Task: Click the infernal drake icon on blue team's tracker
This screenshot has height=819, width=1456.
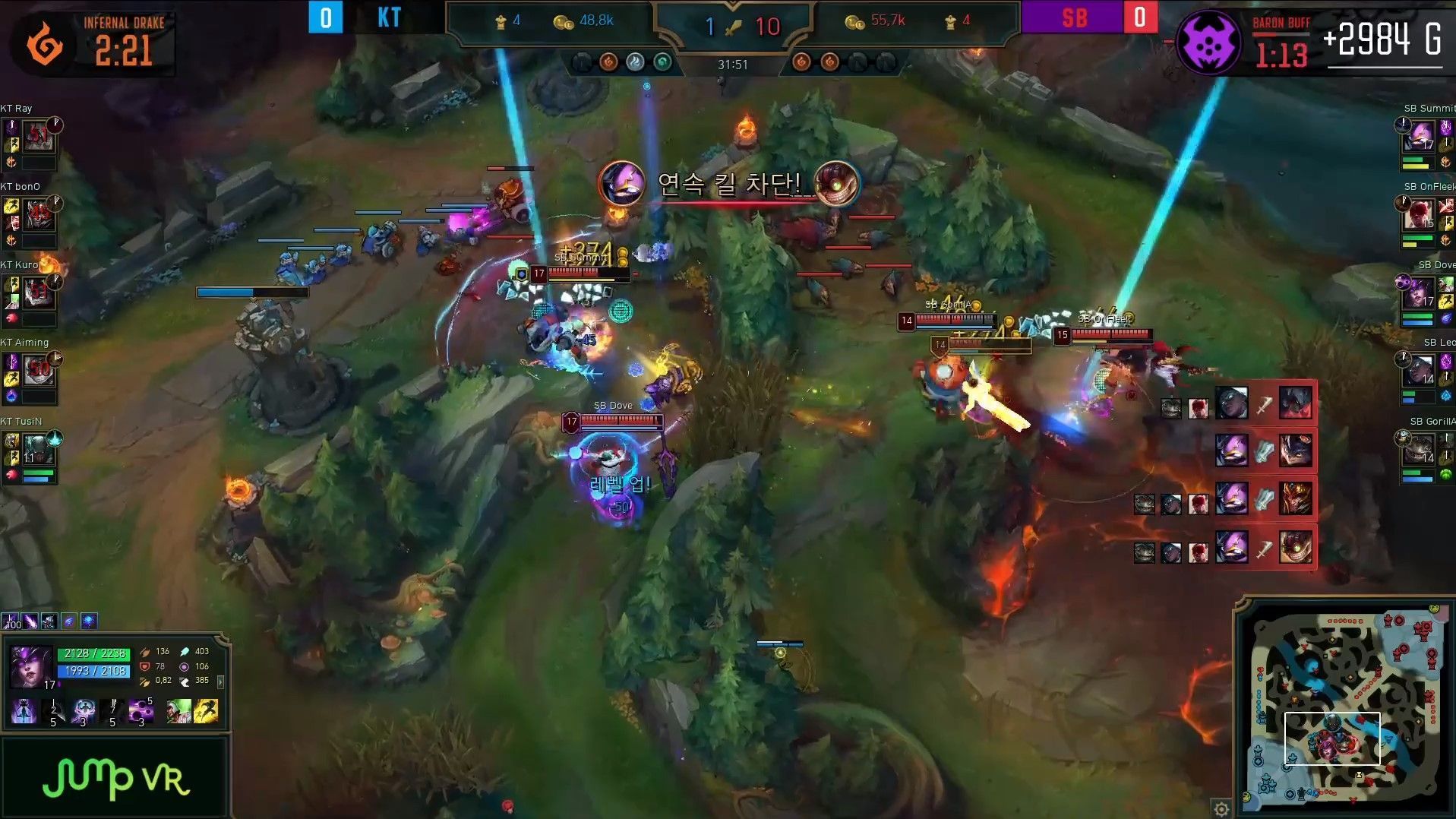Action: (609, 63)
